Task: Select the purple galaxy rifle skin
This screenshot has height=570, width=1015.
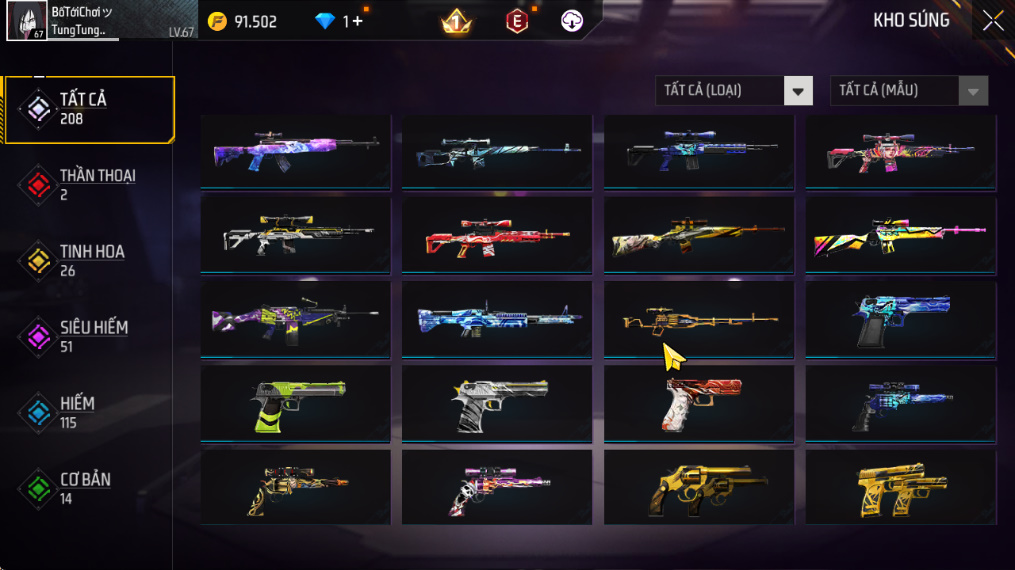Action: [295, 152]
